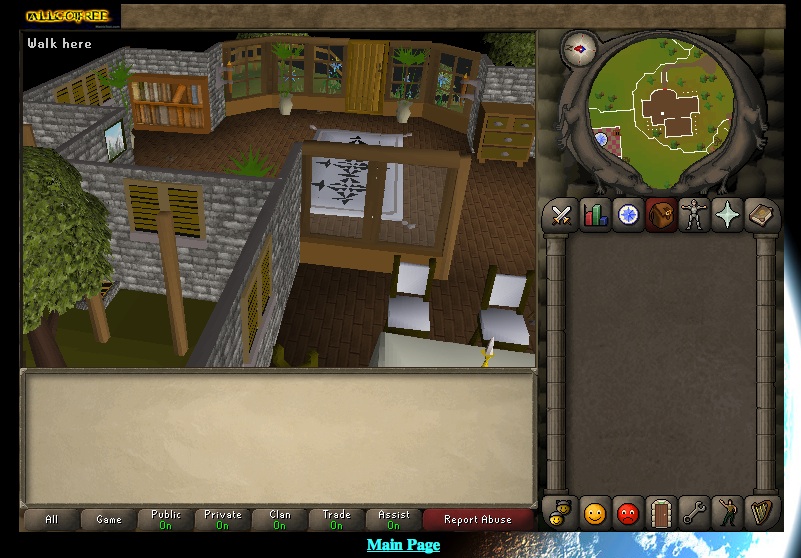
Task: Follow the Main Page link
Action: coord(403,545)
